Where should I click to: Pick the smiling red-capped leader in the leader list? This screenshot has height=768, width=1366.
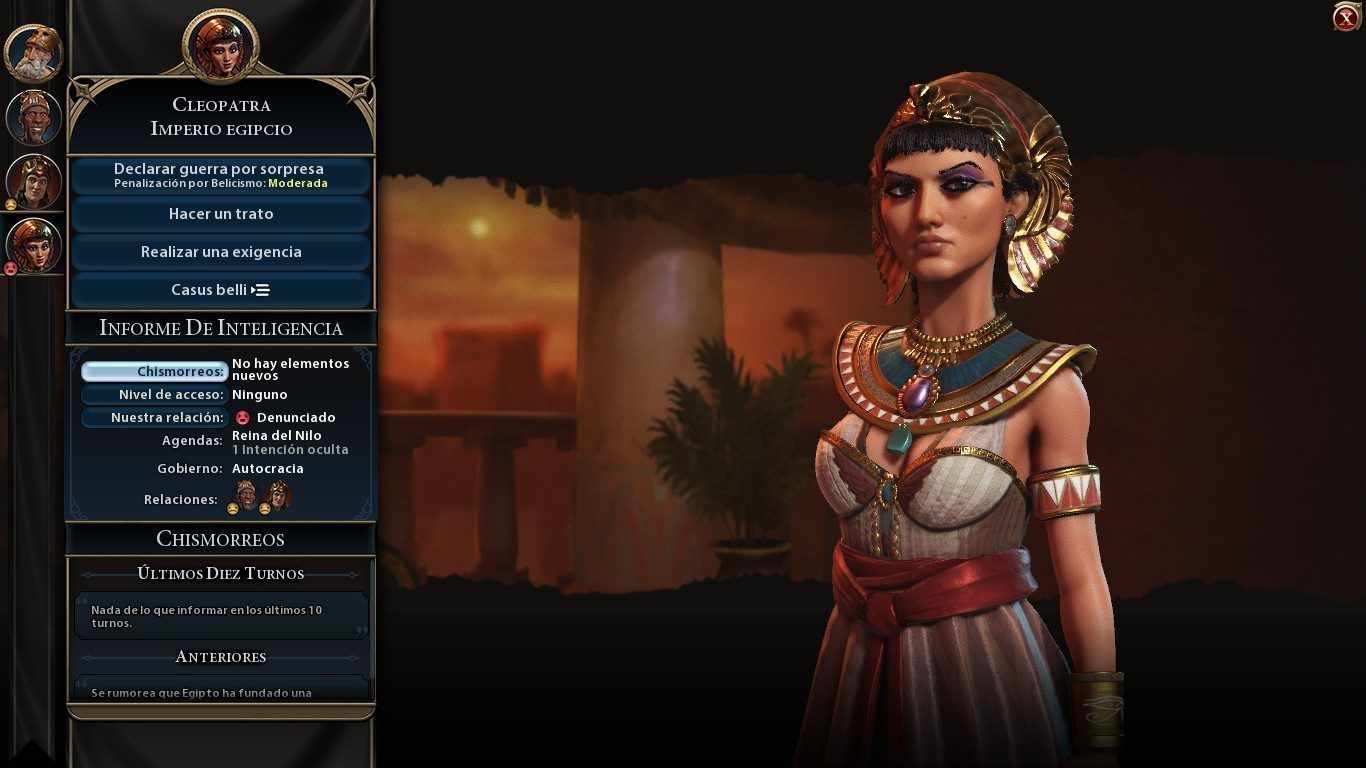pyautogui.click(x=34, y=117)
